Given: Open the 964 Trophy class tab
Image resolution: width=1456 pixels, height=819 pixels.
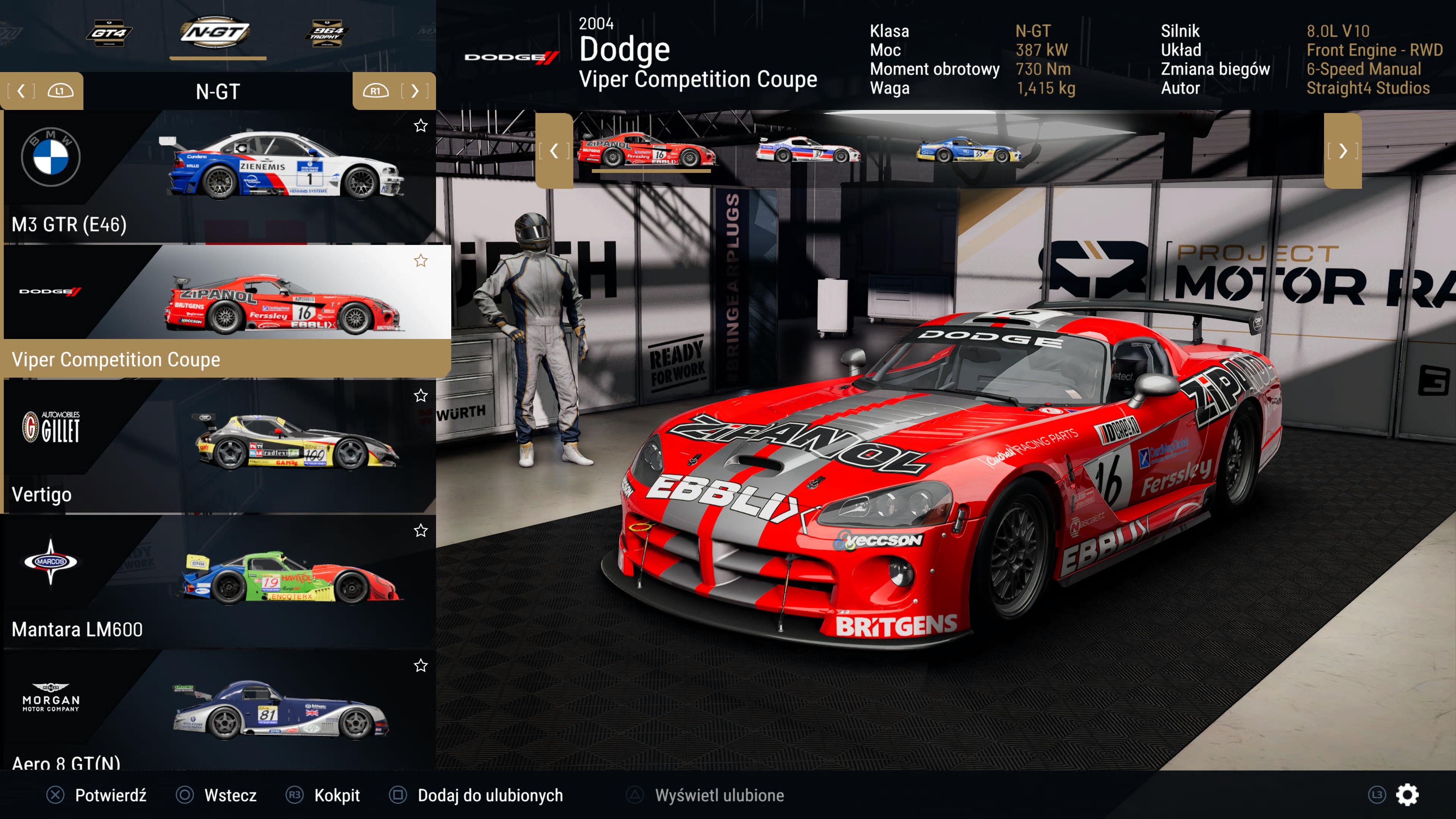Looking at the screenshot, I should click(327, 33).
